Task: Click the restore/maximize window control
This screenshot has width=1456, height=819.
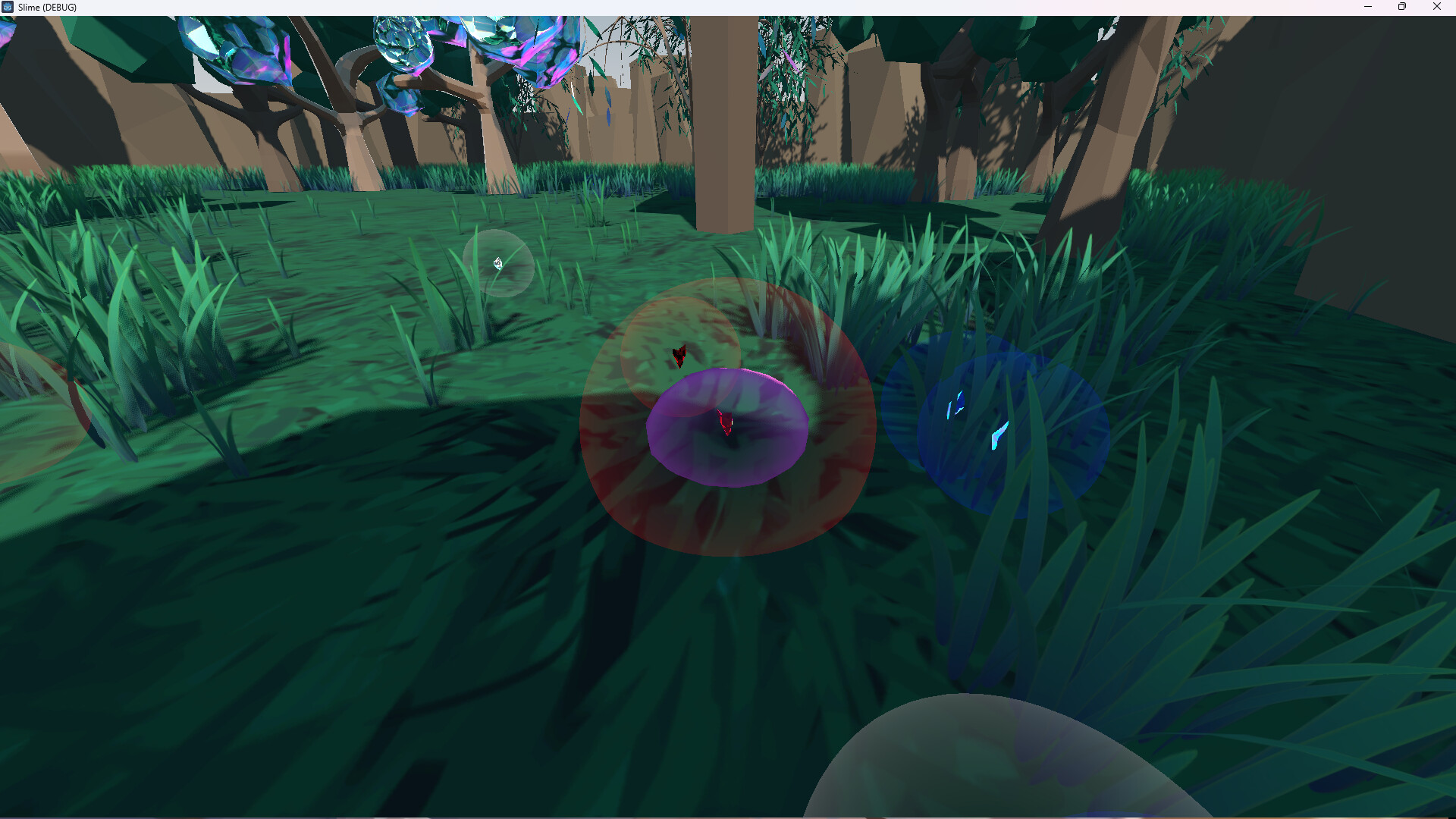Action: tap(1402, 7)
